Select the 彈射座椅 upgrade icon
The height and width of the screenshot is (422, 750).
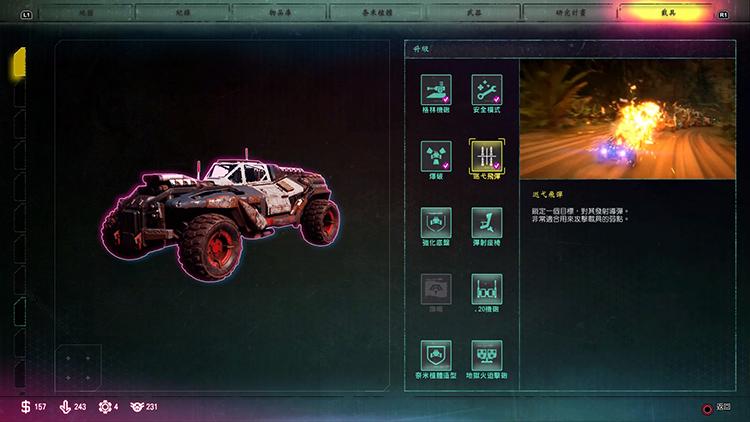point(487,222)
